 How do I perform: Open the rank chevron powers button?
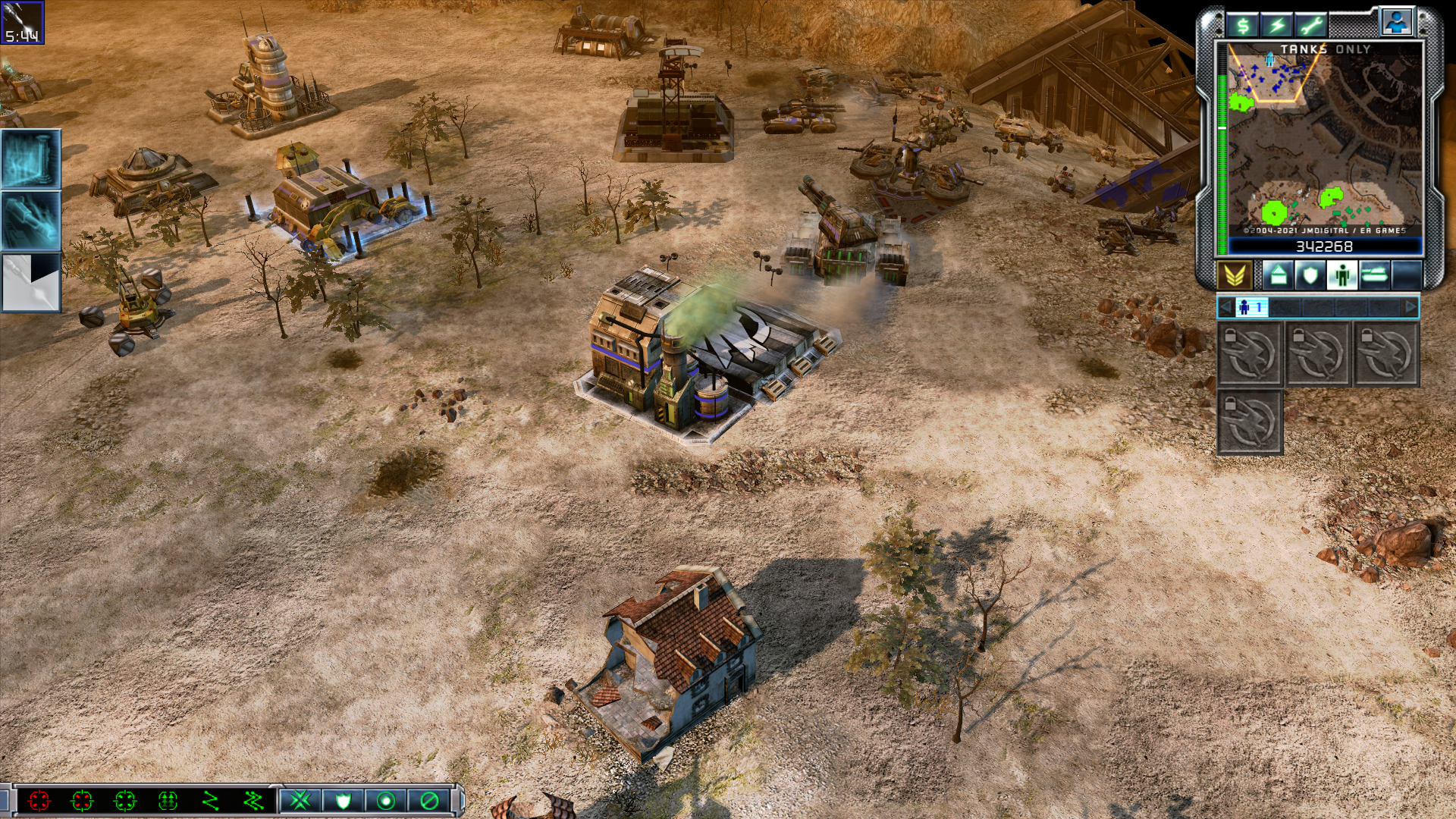[1235, 275]
